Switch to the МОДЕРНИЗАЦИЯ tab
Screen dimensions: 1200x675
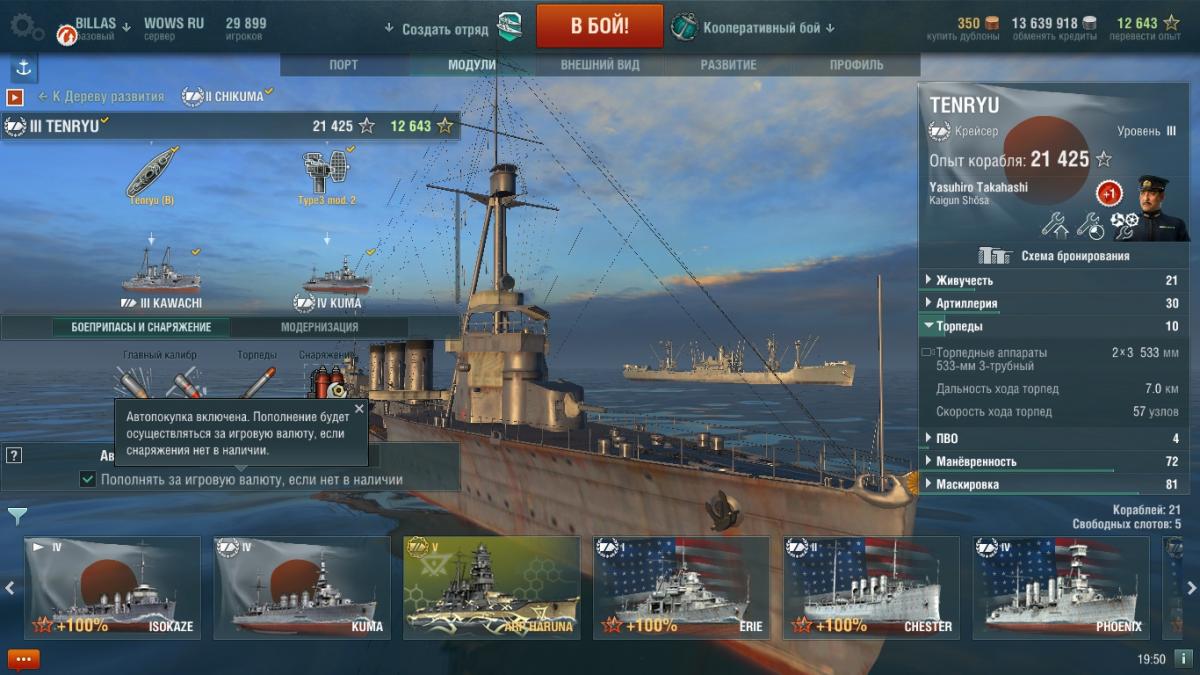point(319,327)
